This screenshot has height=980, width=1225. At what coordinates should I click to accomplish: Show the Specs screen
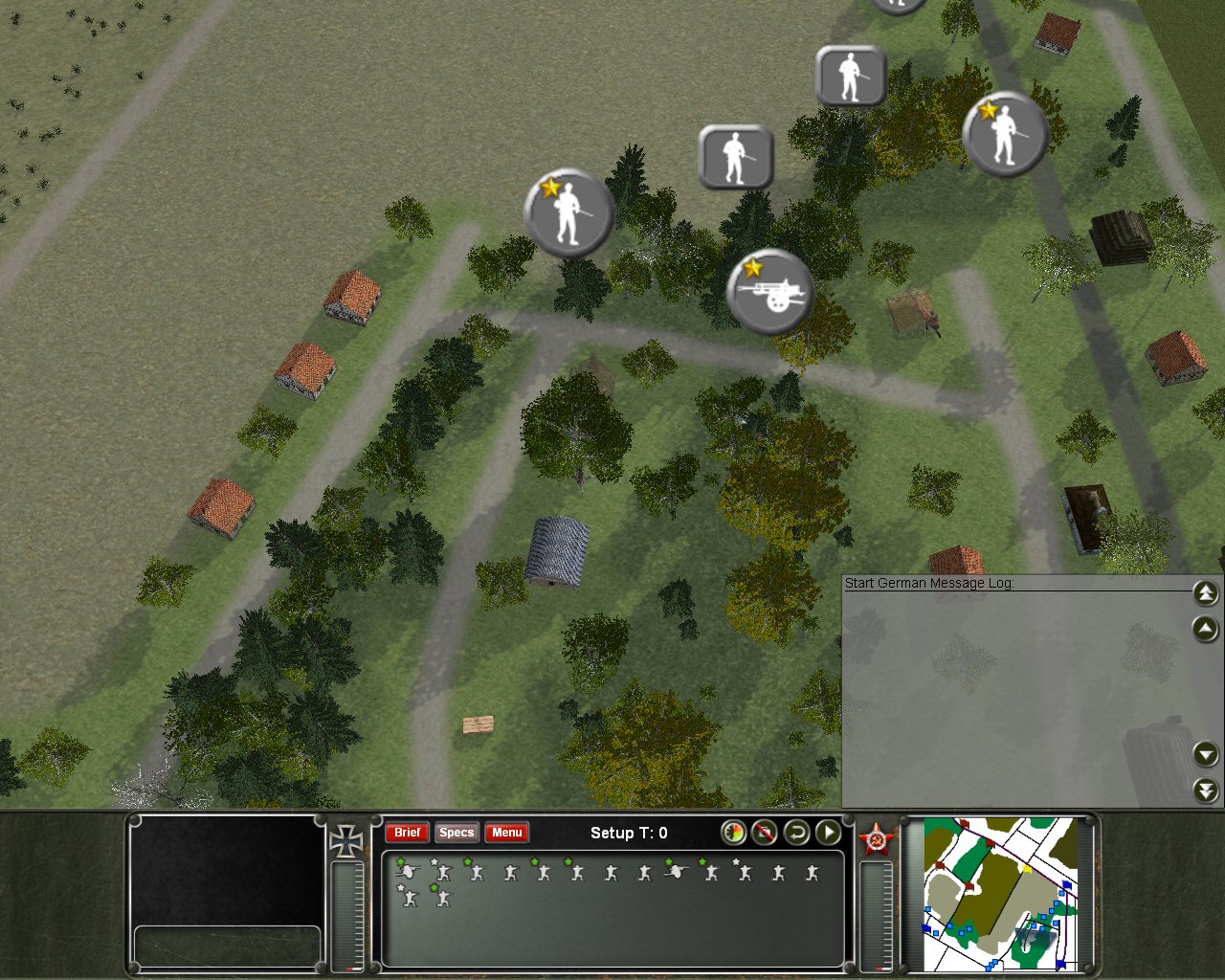point(457,833)
